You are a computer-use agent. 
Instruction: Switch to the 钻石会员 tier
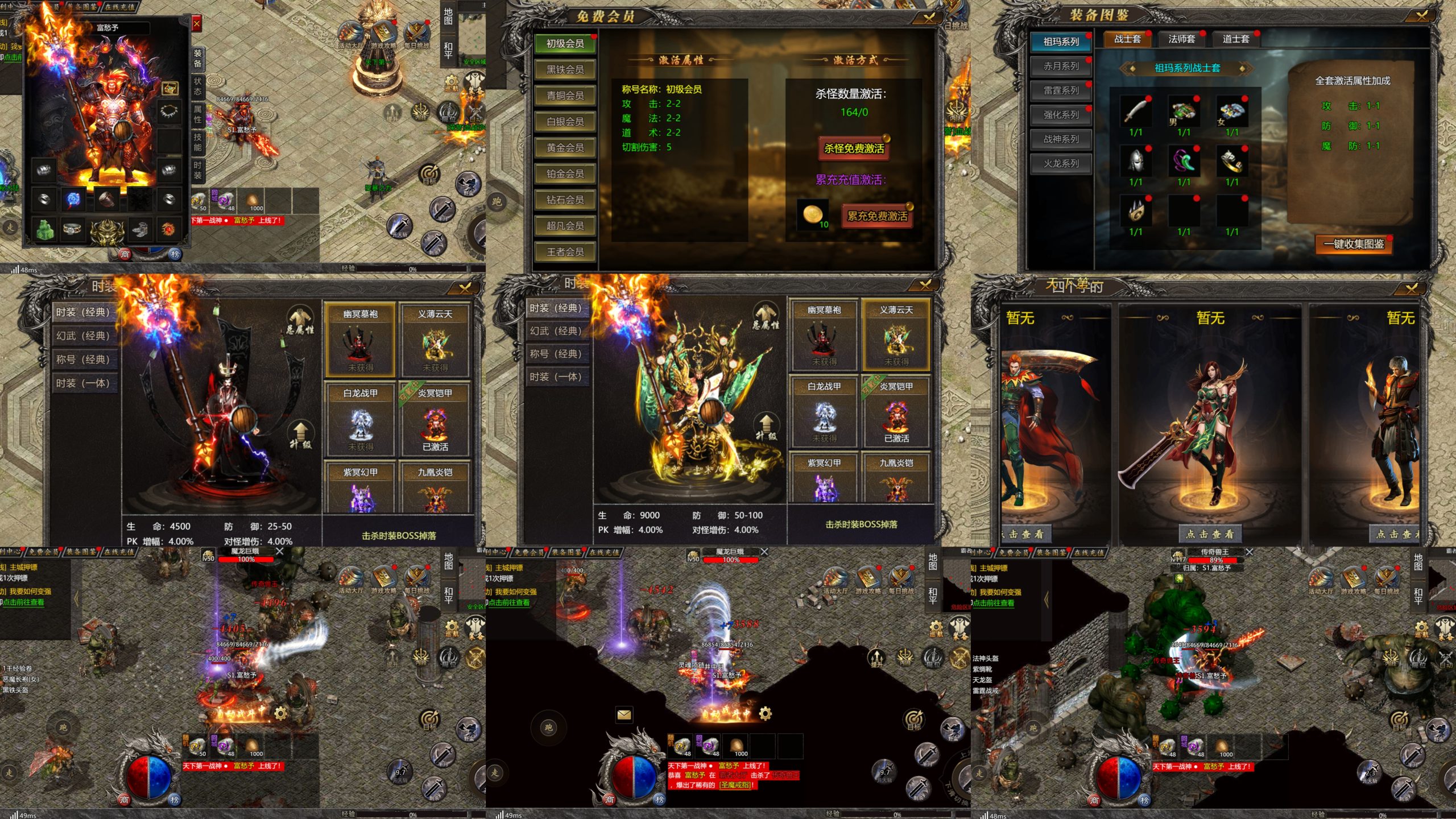[565, 200]
